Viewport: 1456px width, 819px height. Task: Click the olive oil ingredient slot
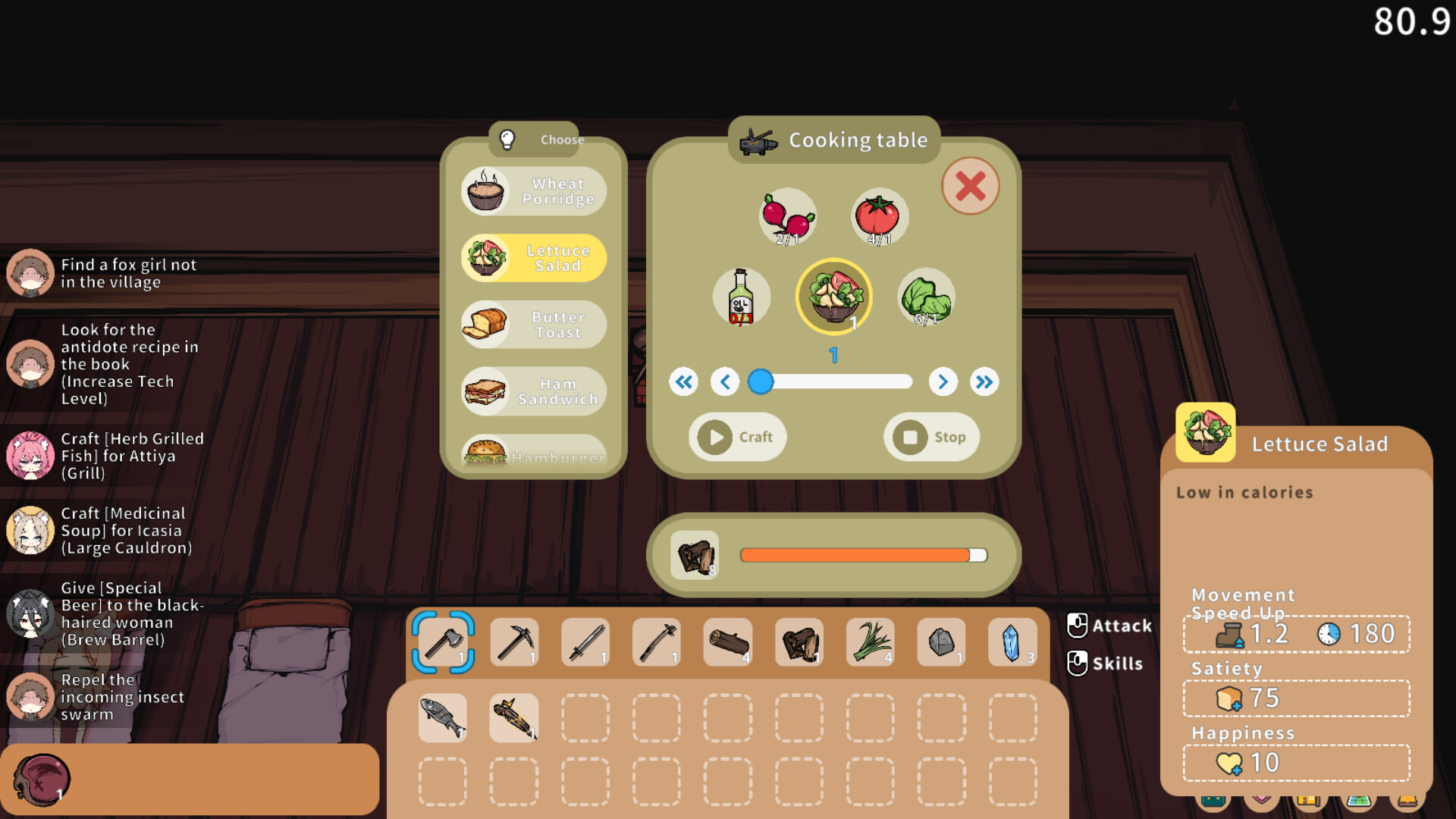click(741, 297)
